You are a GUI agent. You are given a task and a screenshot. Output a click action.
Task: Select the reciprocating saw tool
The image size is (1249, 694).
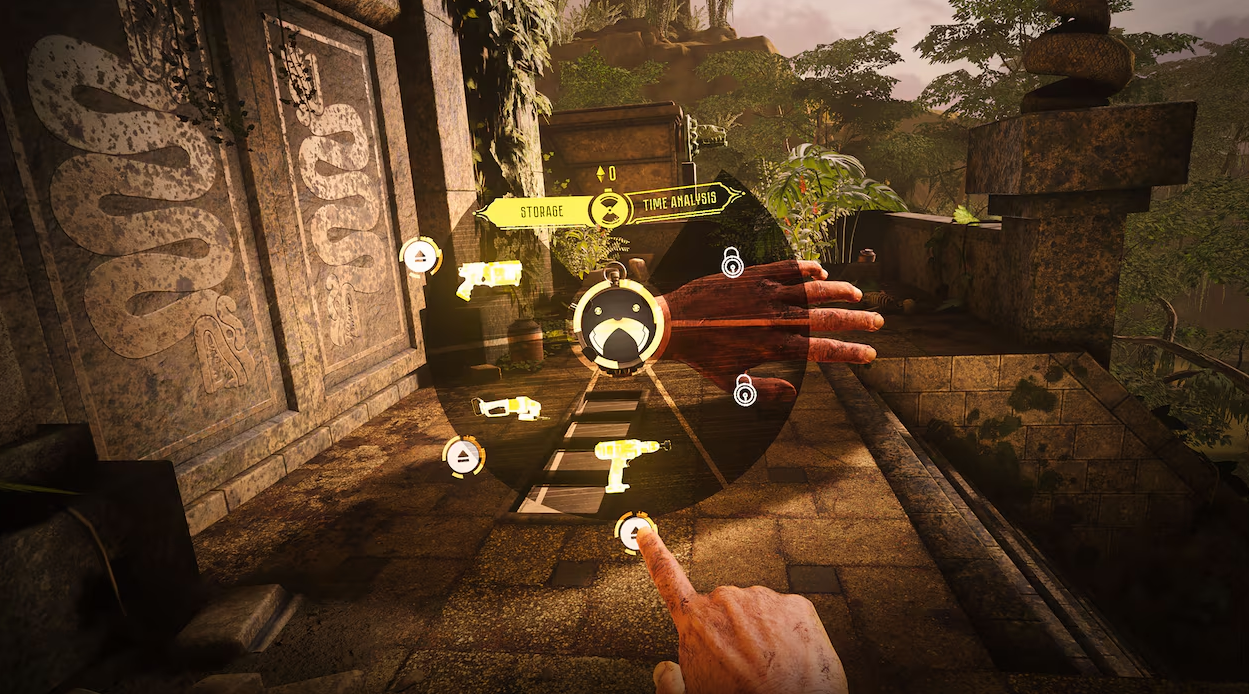point(508,407)
